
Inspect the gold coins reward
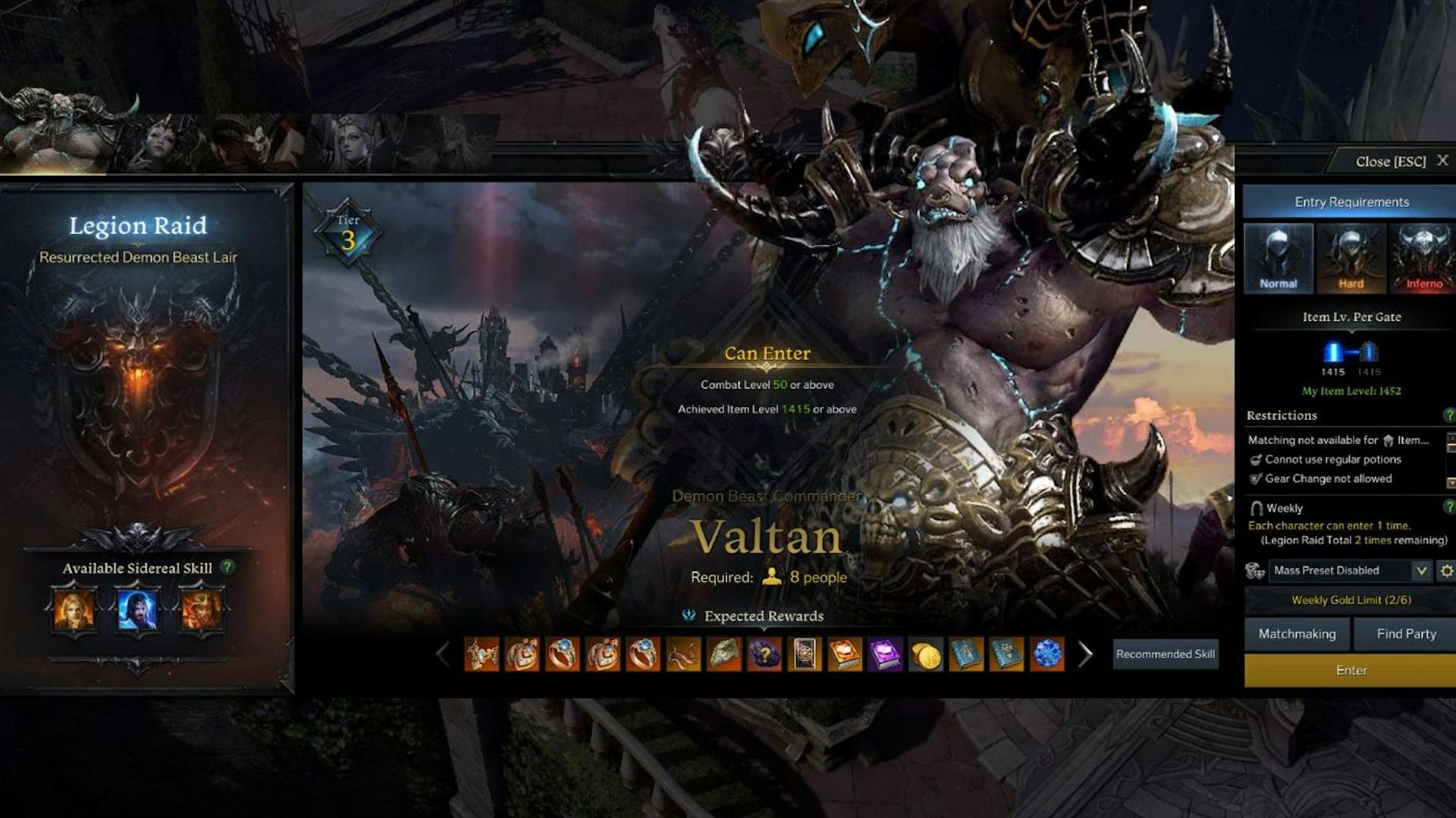926,654
